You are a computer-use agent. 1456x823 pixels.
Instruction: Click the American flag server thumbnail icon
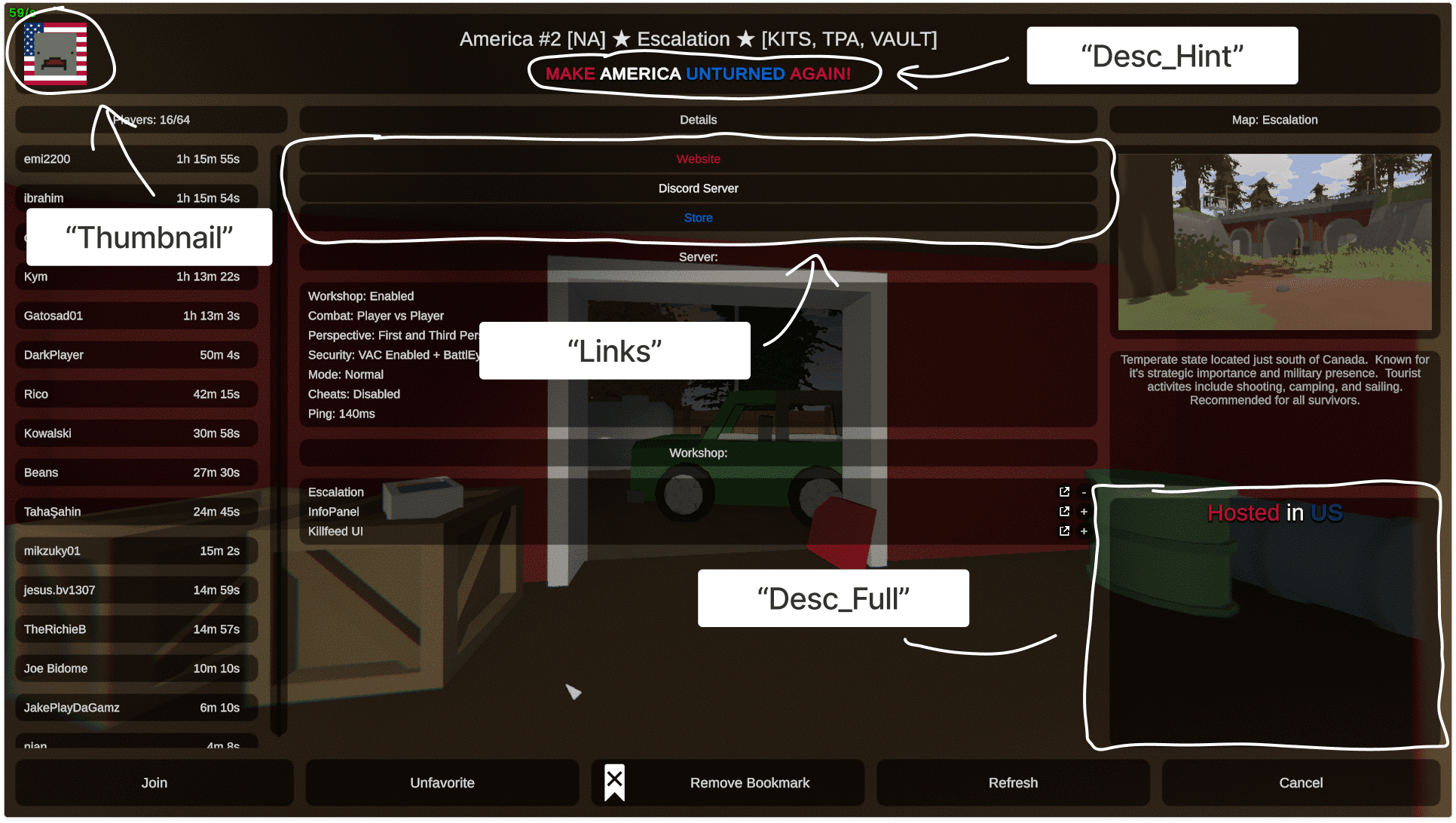pos(57,54)
